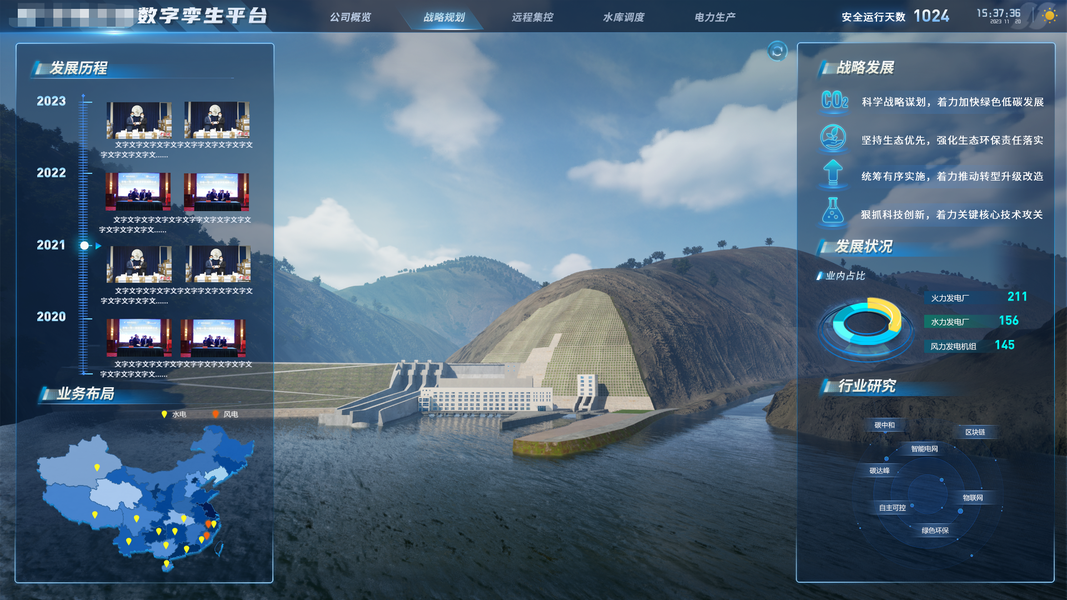Select the 区块链 research node
The width and height of the screenshot is (1067, 600).
coord(974,432)
